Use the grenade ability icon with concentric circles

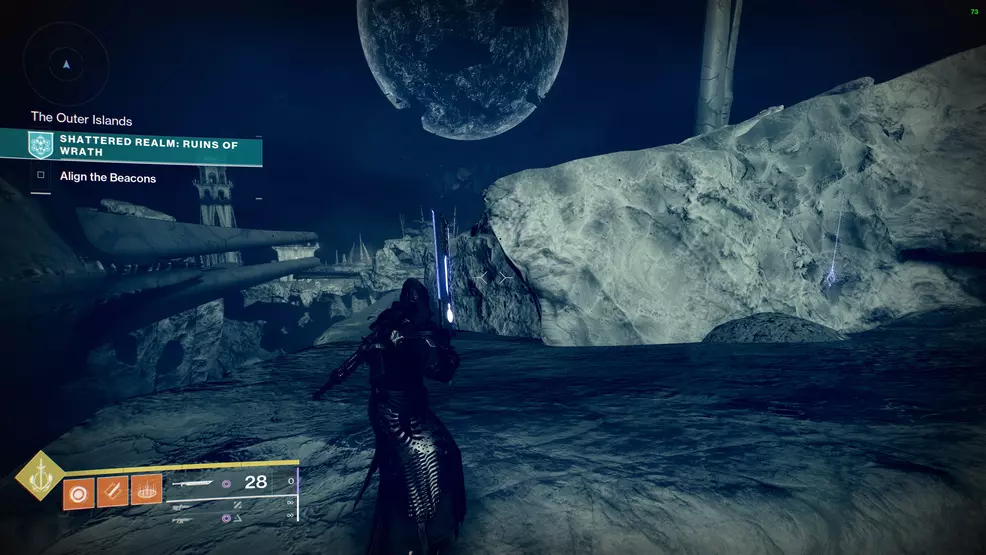(x=78, y=492)
